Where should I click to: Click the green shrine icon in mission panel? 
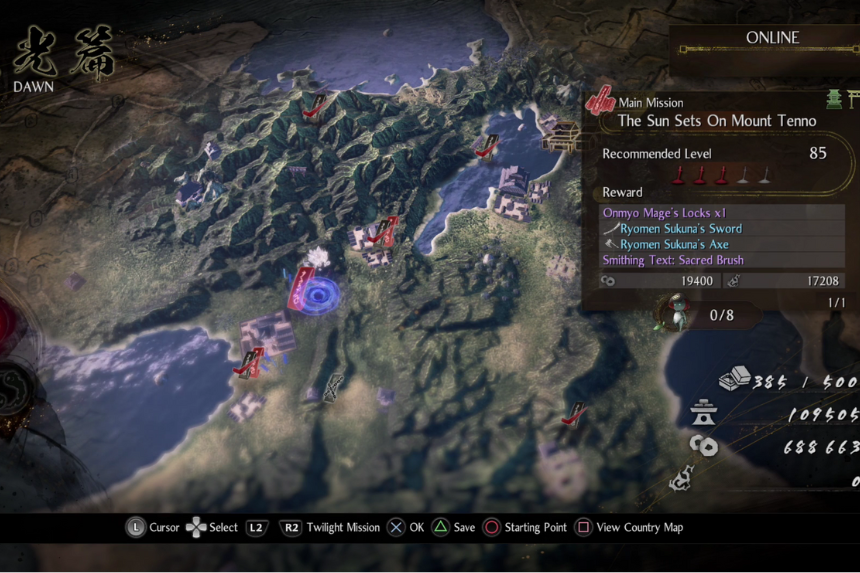pos(832,99)
